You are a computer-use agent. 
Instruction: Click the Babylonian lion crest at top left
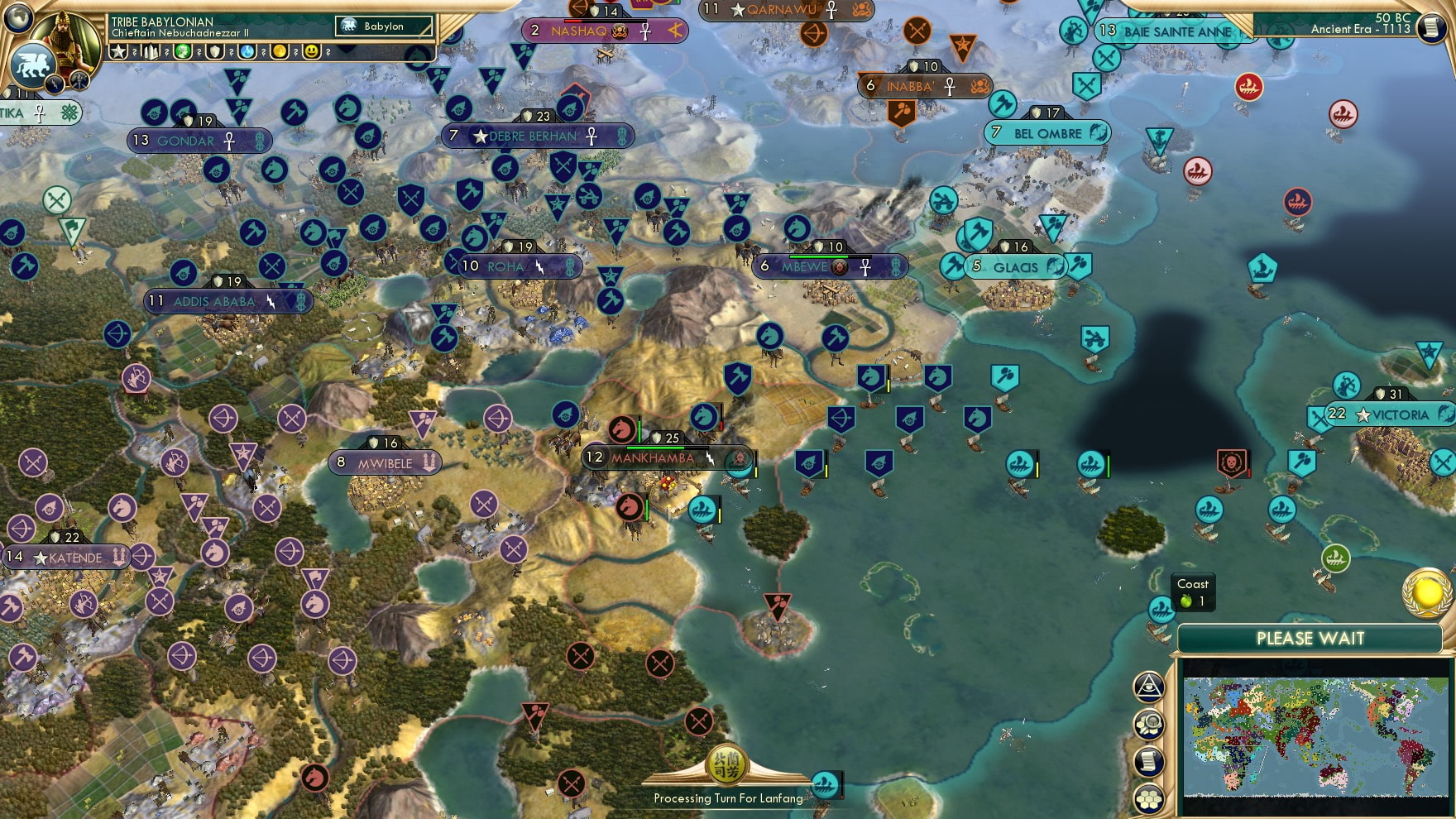click(x=31, y=63)
